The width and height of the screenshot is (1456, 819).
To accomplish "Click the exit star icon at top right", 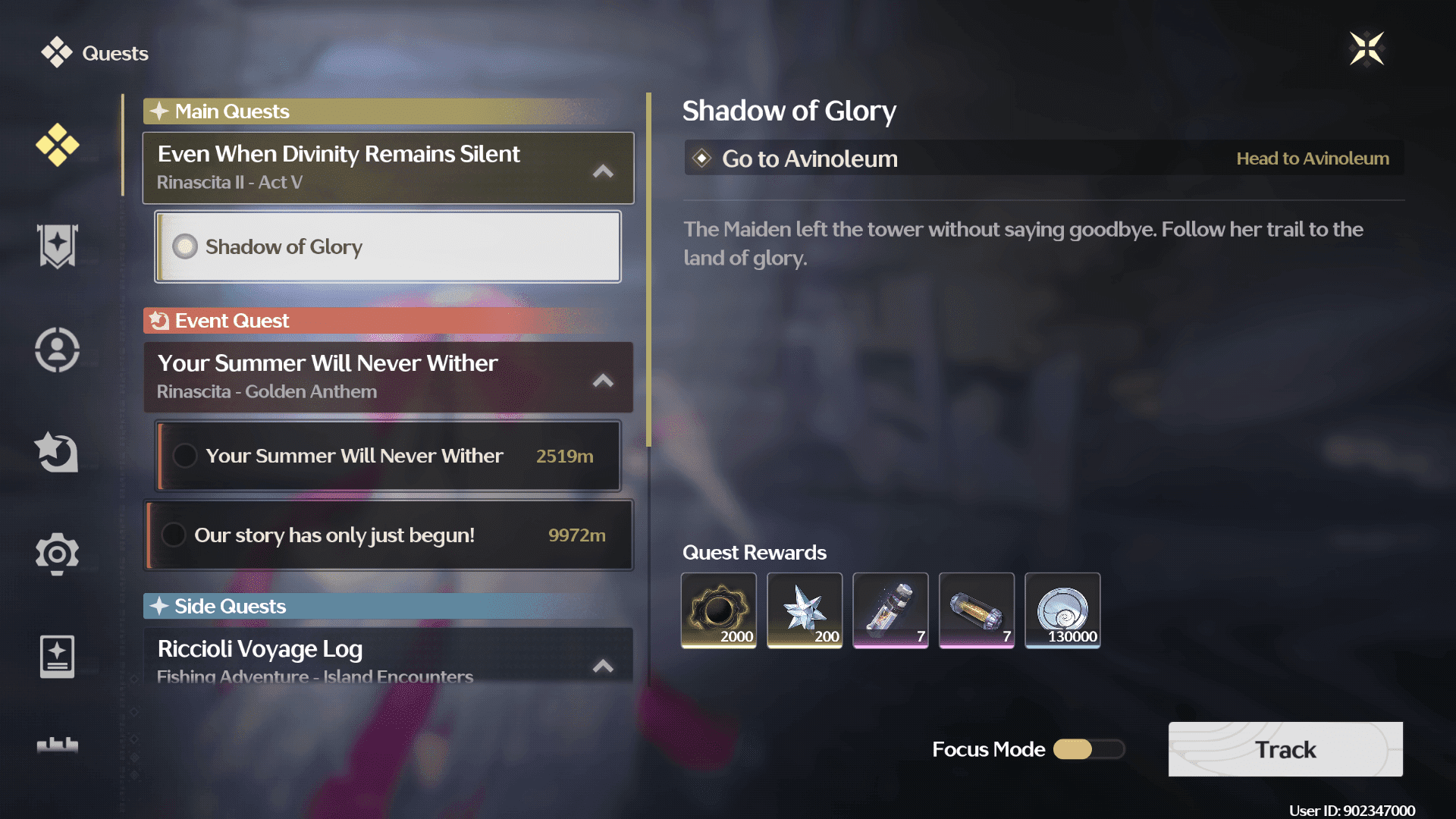I will point(1367,49).
